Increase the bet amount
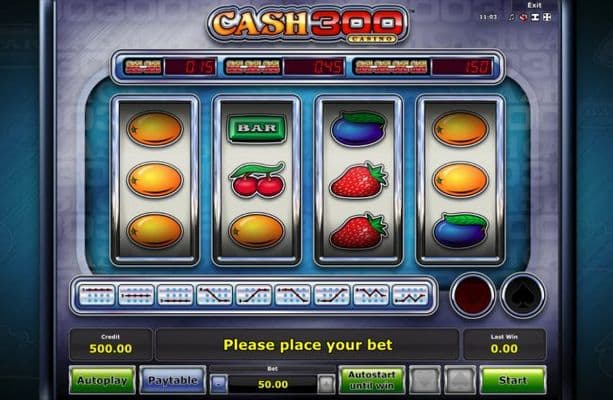Viewport: 613px width, 400px height. 326,383
